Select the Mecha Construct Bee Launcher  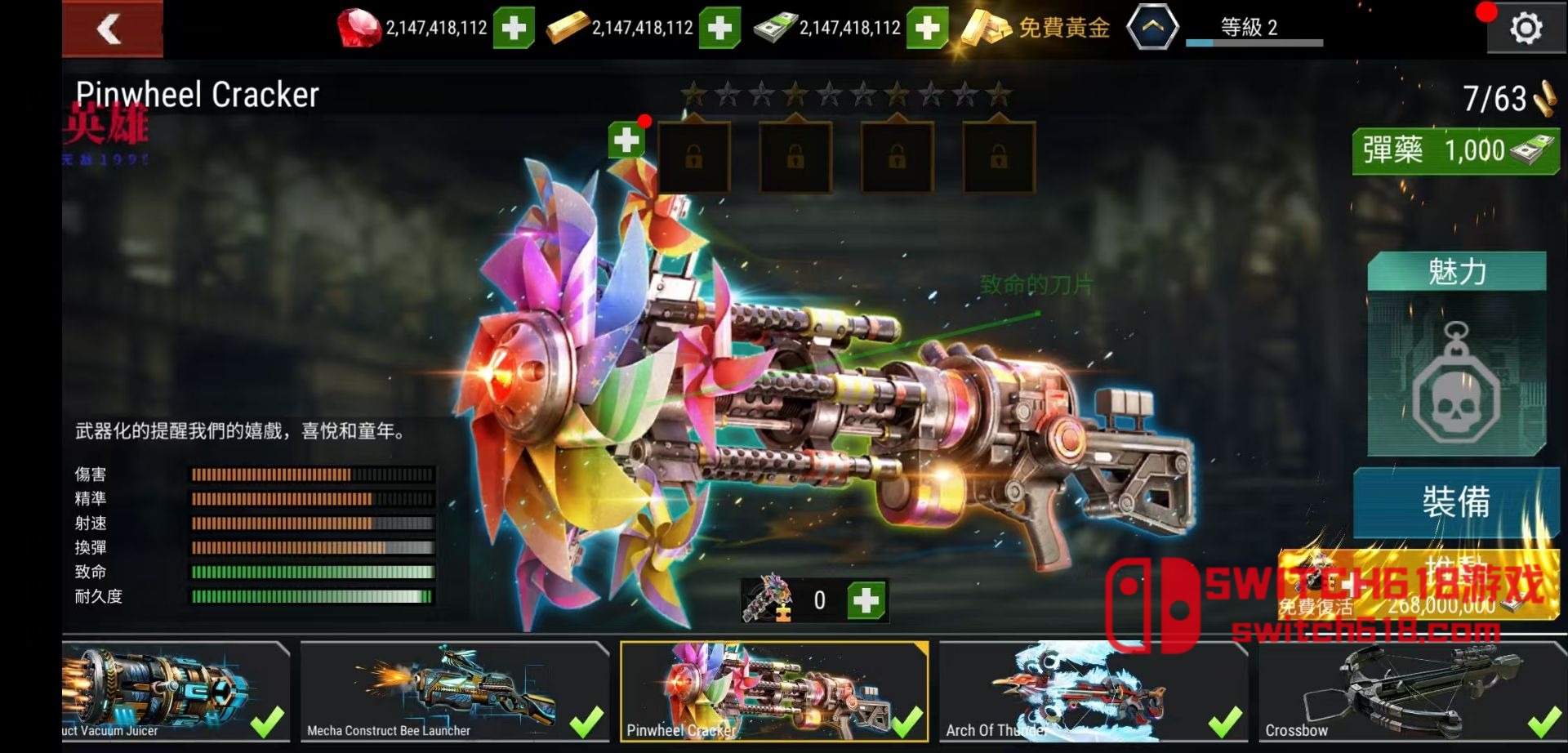[x=454, y=691]
